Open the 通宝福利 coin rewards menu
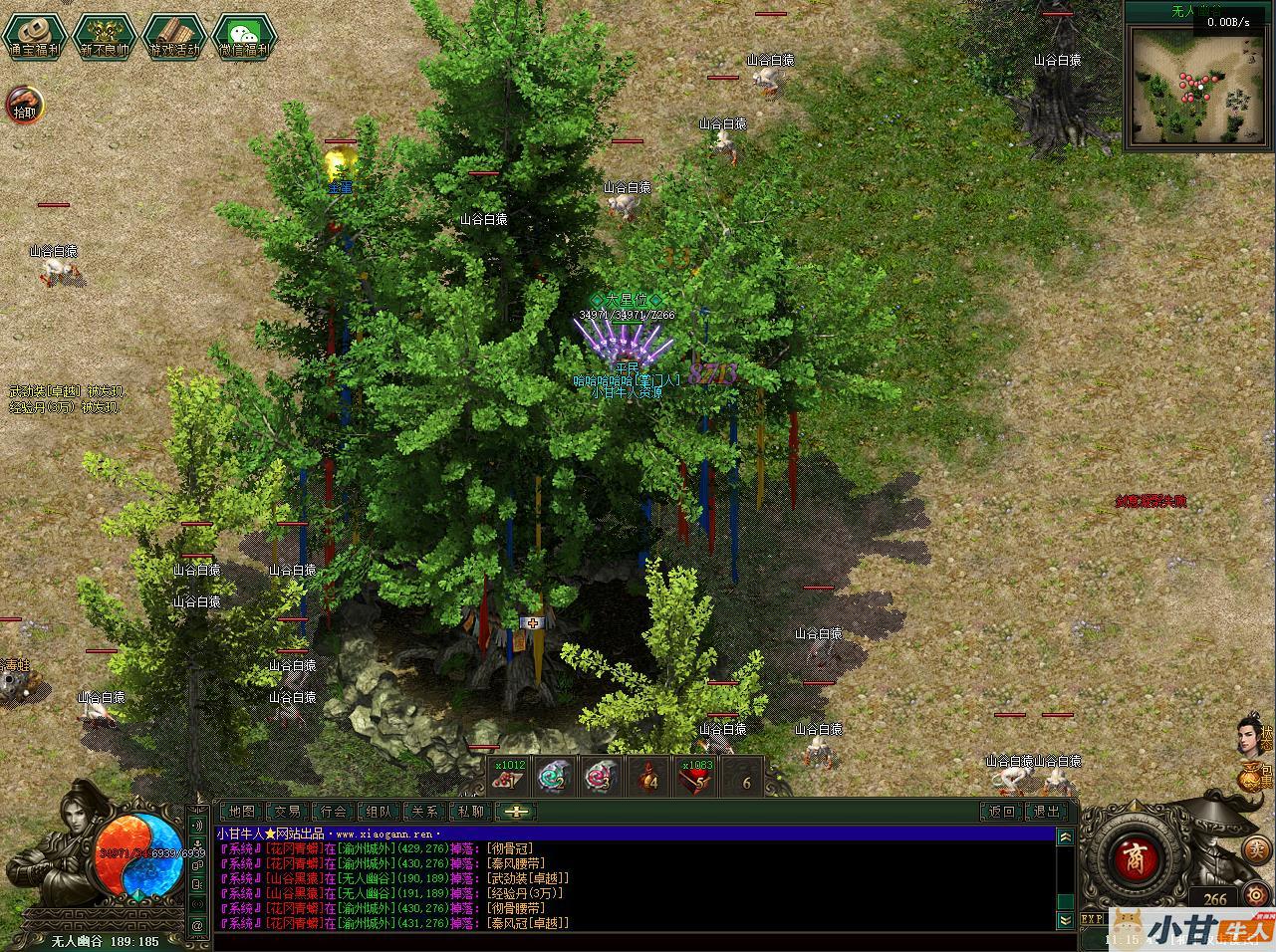1276x952 pixels. click(35, 36)
